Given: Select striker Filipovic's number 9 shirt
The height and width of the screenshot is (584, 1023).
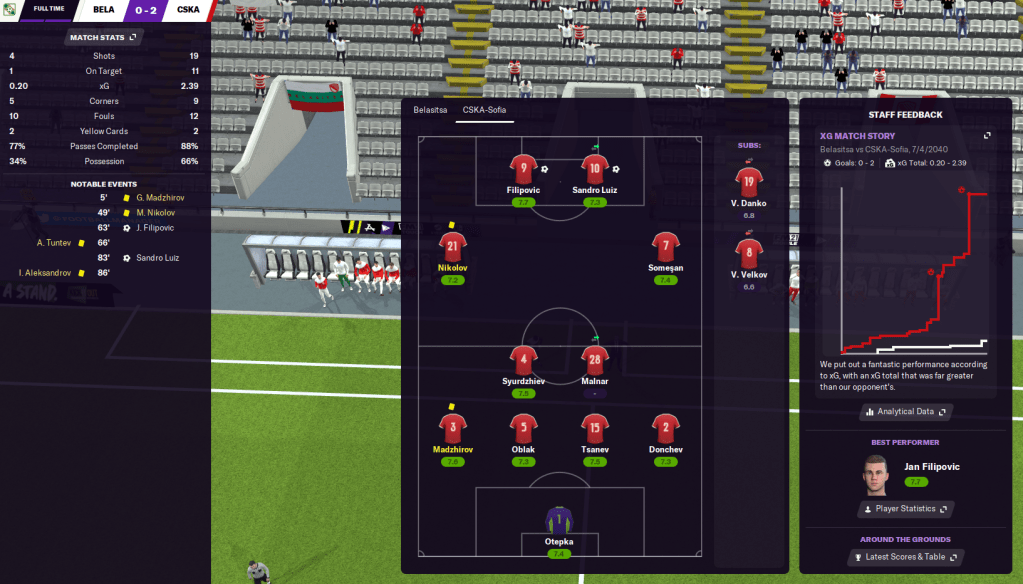Looking at the screenshot, I should (x=523, y=167).
